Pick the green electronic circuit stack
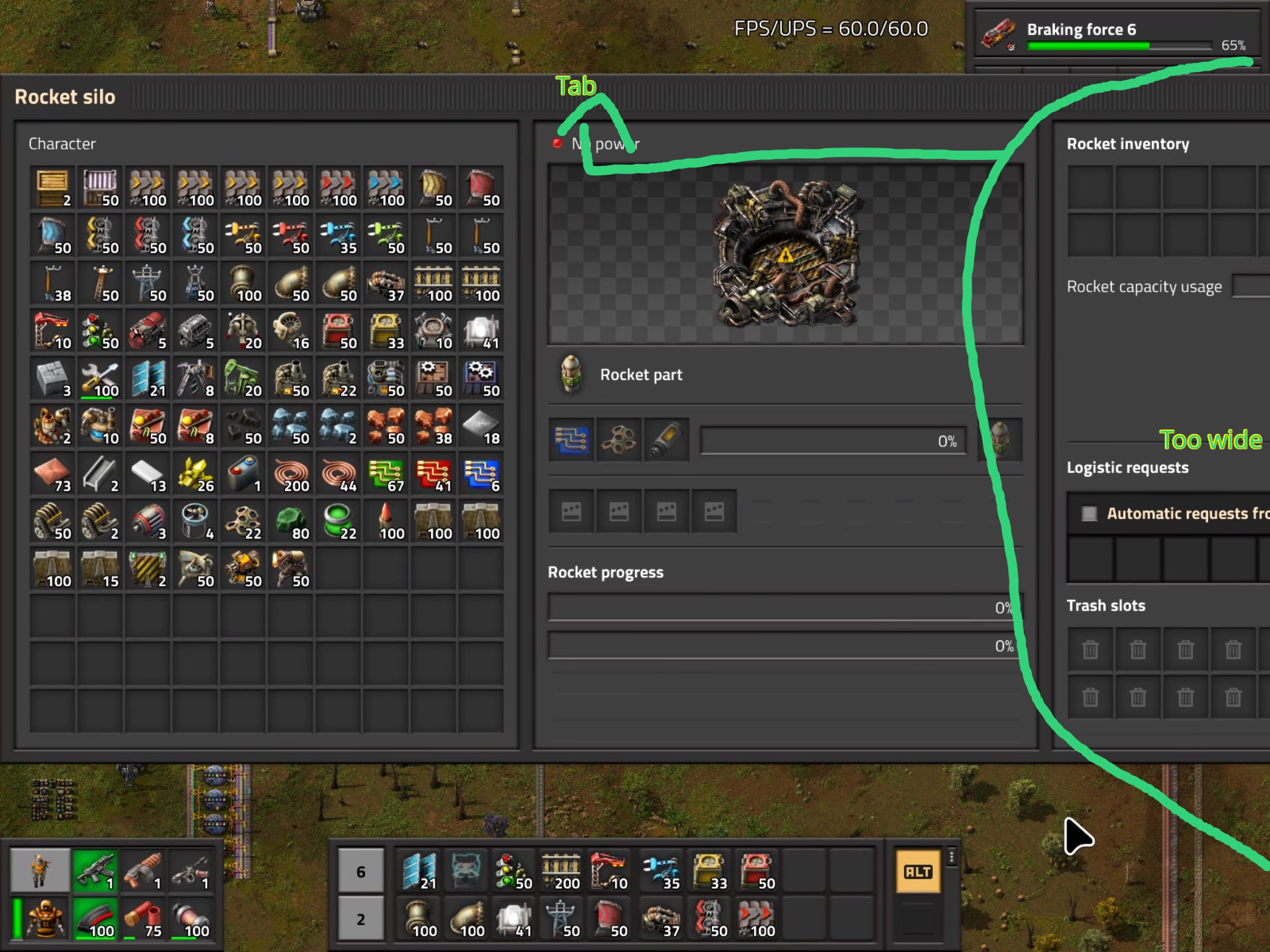Screen dimensions: 1270x952 pos(386,474)
